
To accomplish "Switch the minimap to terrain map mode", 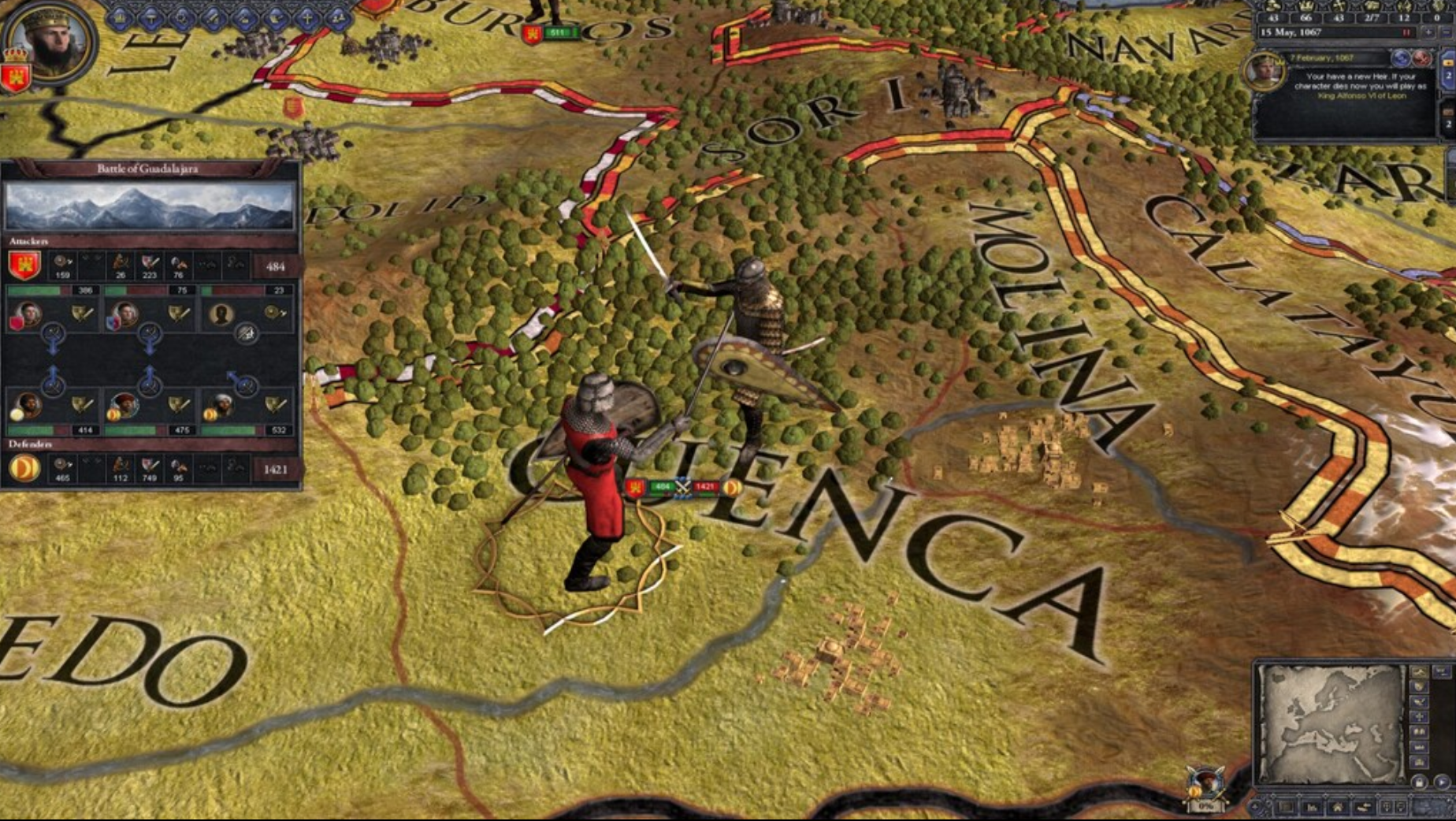I will point(1420,673).
